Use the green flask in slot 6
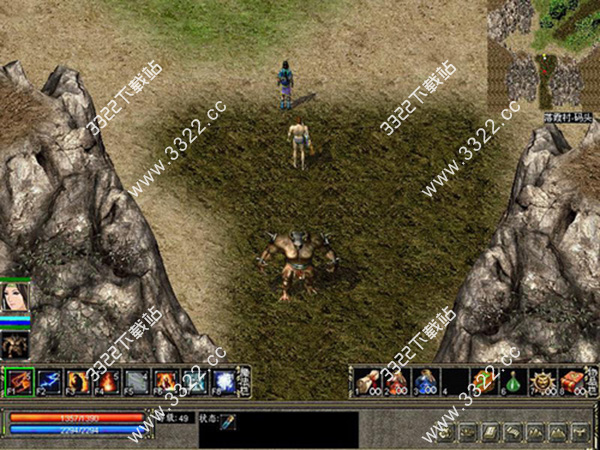Viewport: 600px width, 450px height. [x=514, y=381]
